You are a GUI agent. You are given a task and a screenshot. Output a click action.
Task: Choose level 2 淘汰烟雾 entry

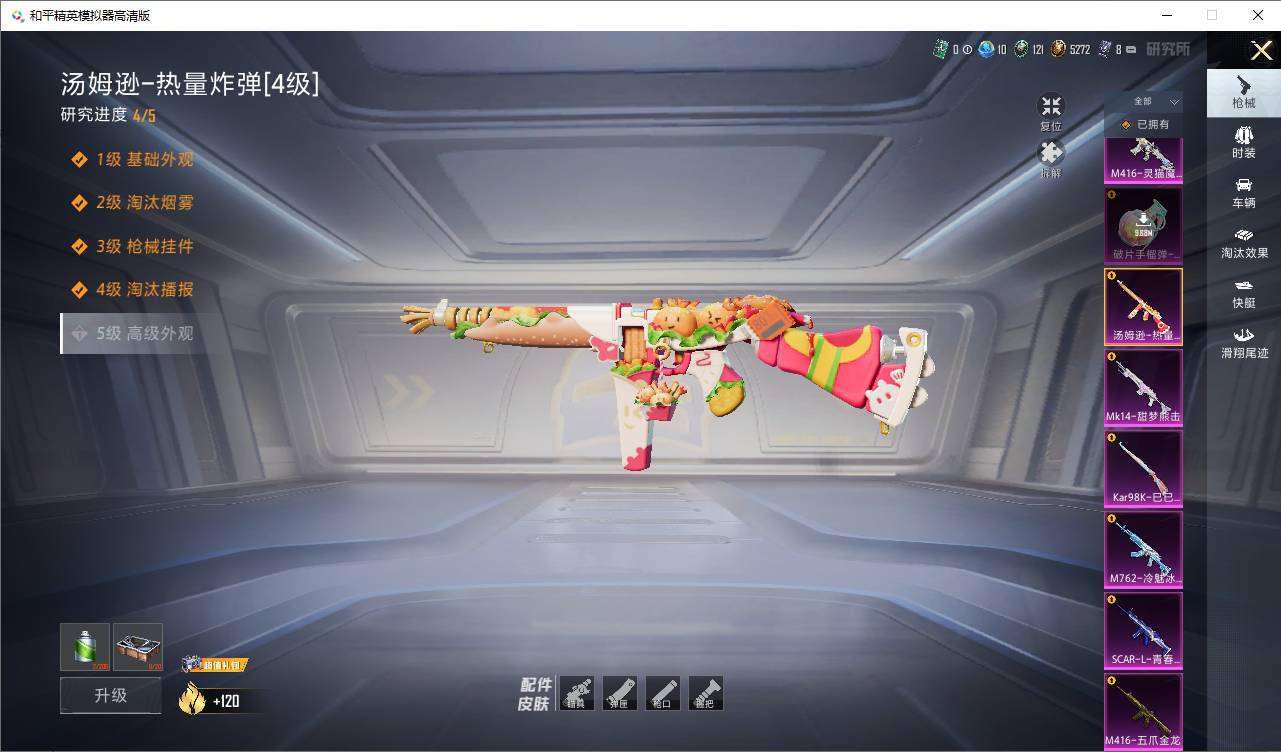pyautogui.click(x=144, y=203)
